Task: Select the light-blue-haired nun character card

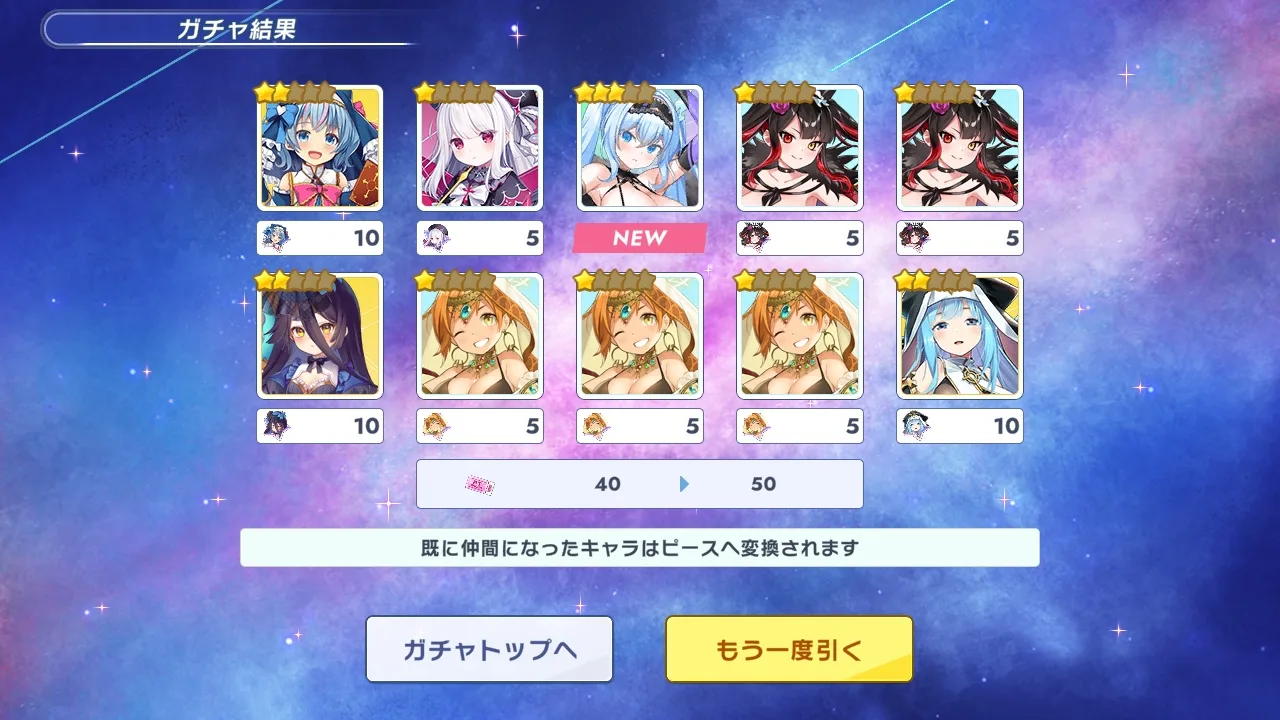Action: (960, 336)
